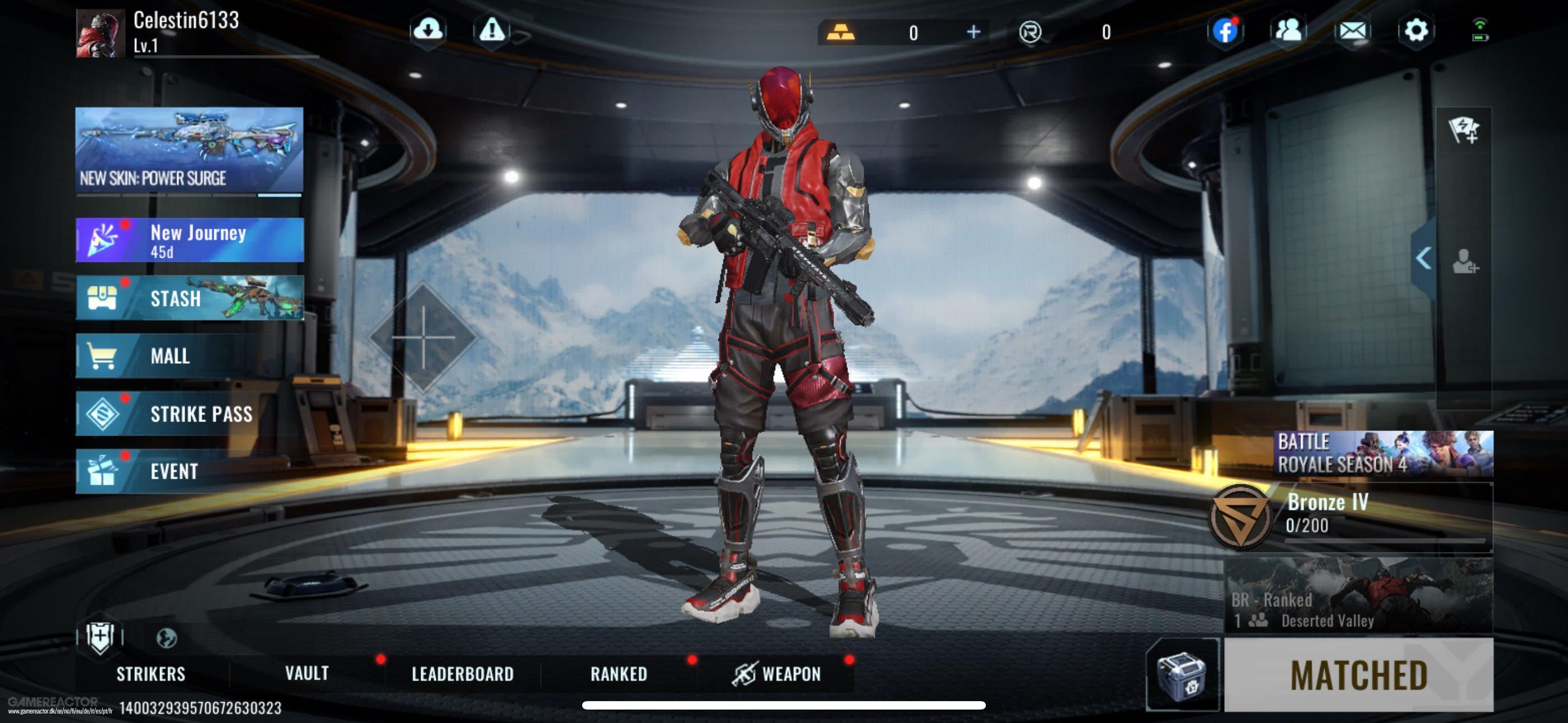Switch to the WEAPON tab

[798, 674]
